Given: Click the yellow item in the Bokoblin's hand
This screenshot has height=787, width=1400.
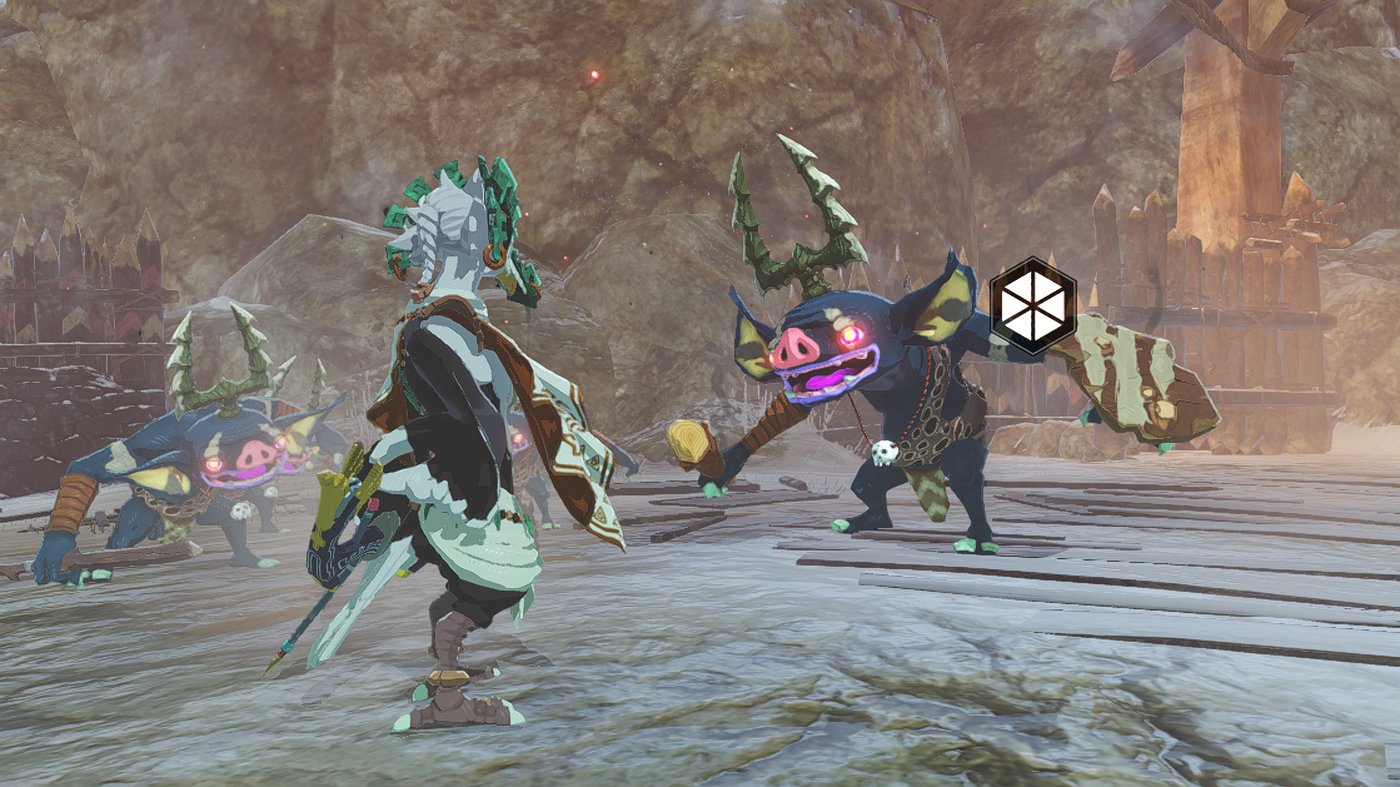Looking at the screenshot, I should click(688, 442).
